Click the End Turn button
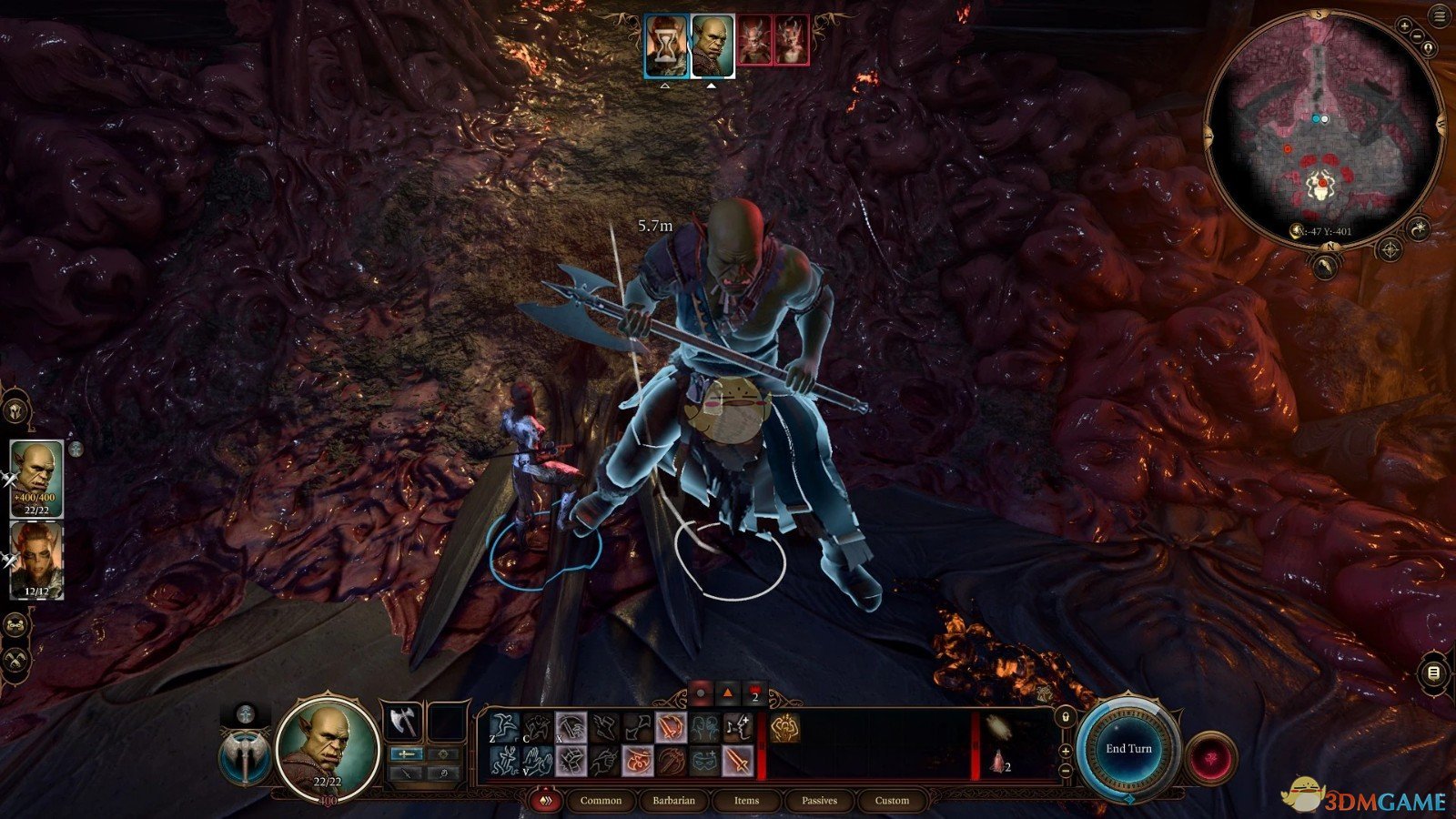 coord(1128,748)
